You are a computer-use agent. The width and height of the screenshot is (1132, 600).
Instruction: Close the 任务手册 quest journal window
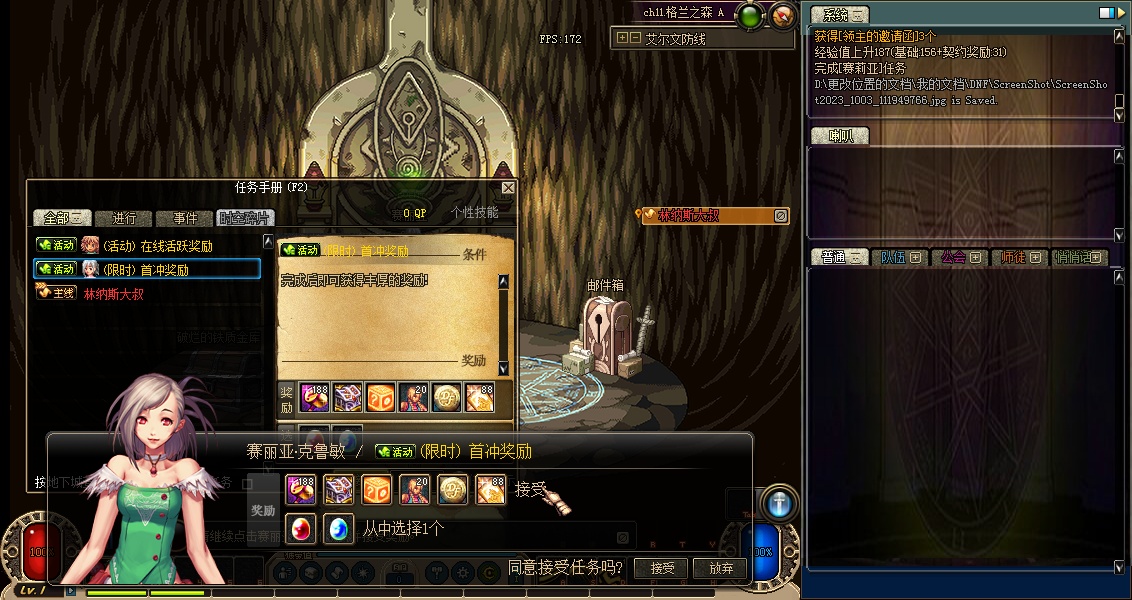pos(508,188)
